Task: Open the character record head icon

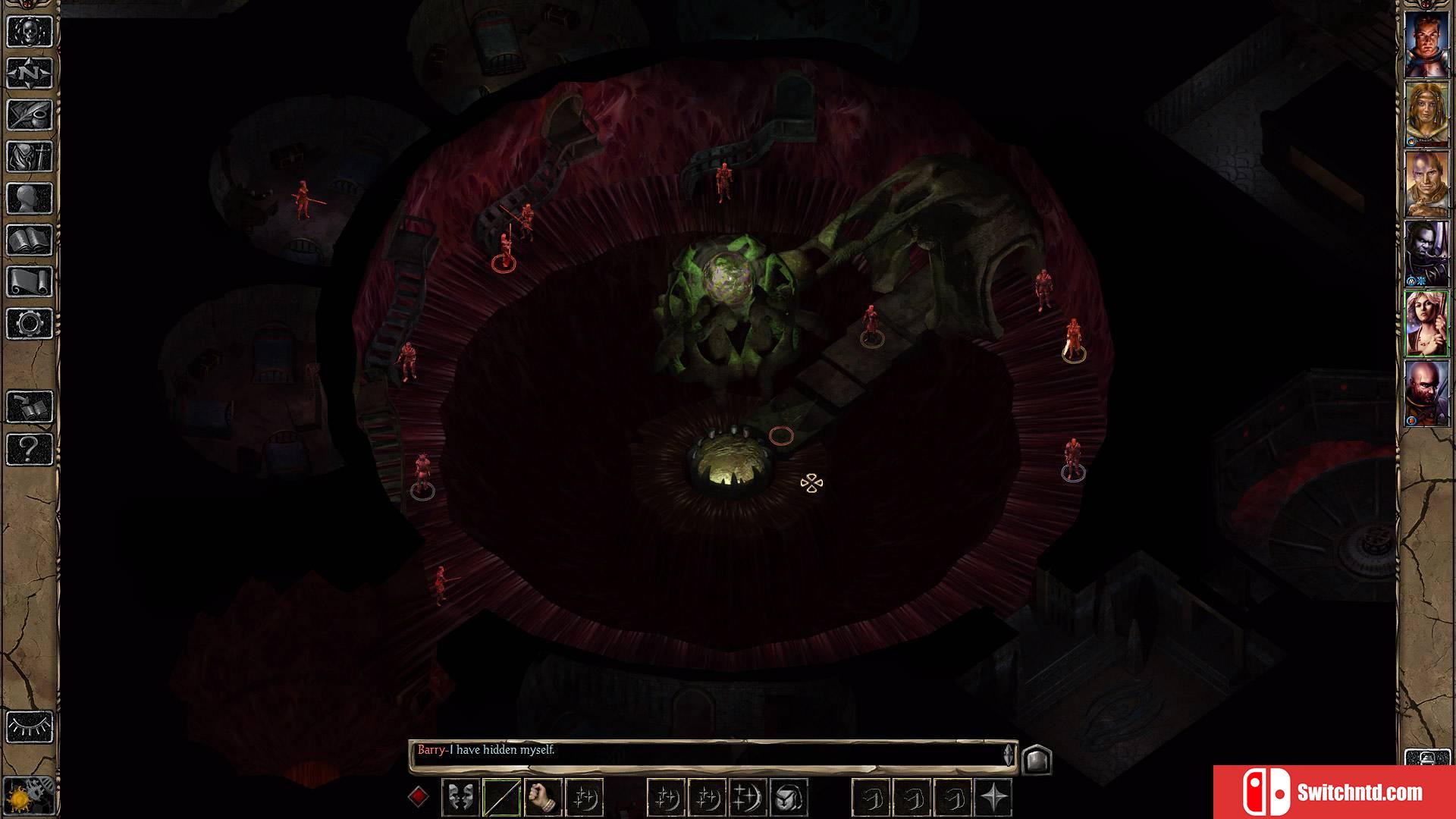Action: (30, 199)
